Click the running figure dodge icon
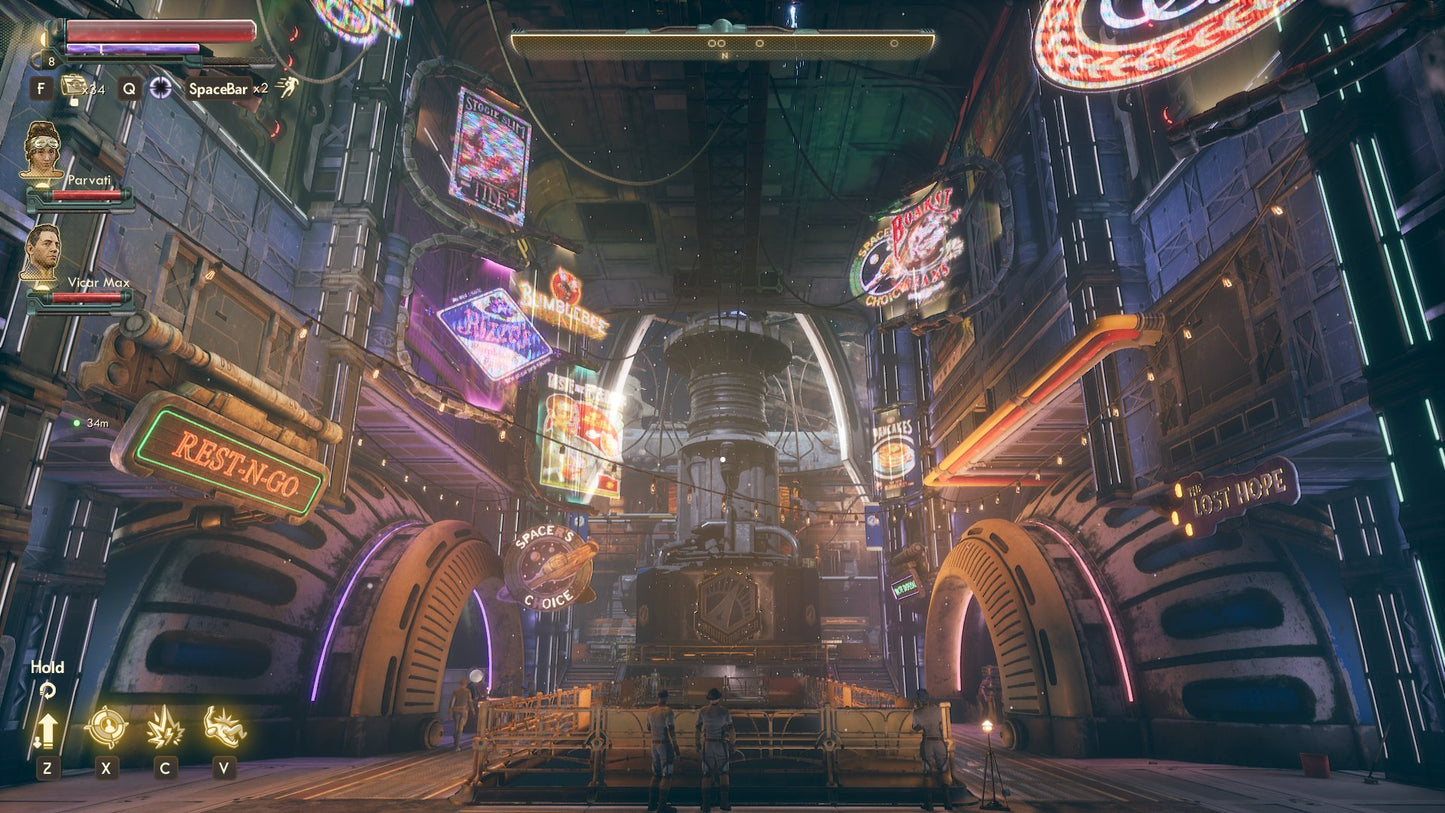The image size is (1445, 813). 287,87
